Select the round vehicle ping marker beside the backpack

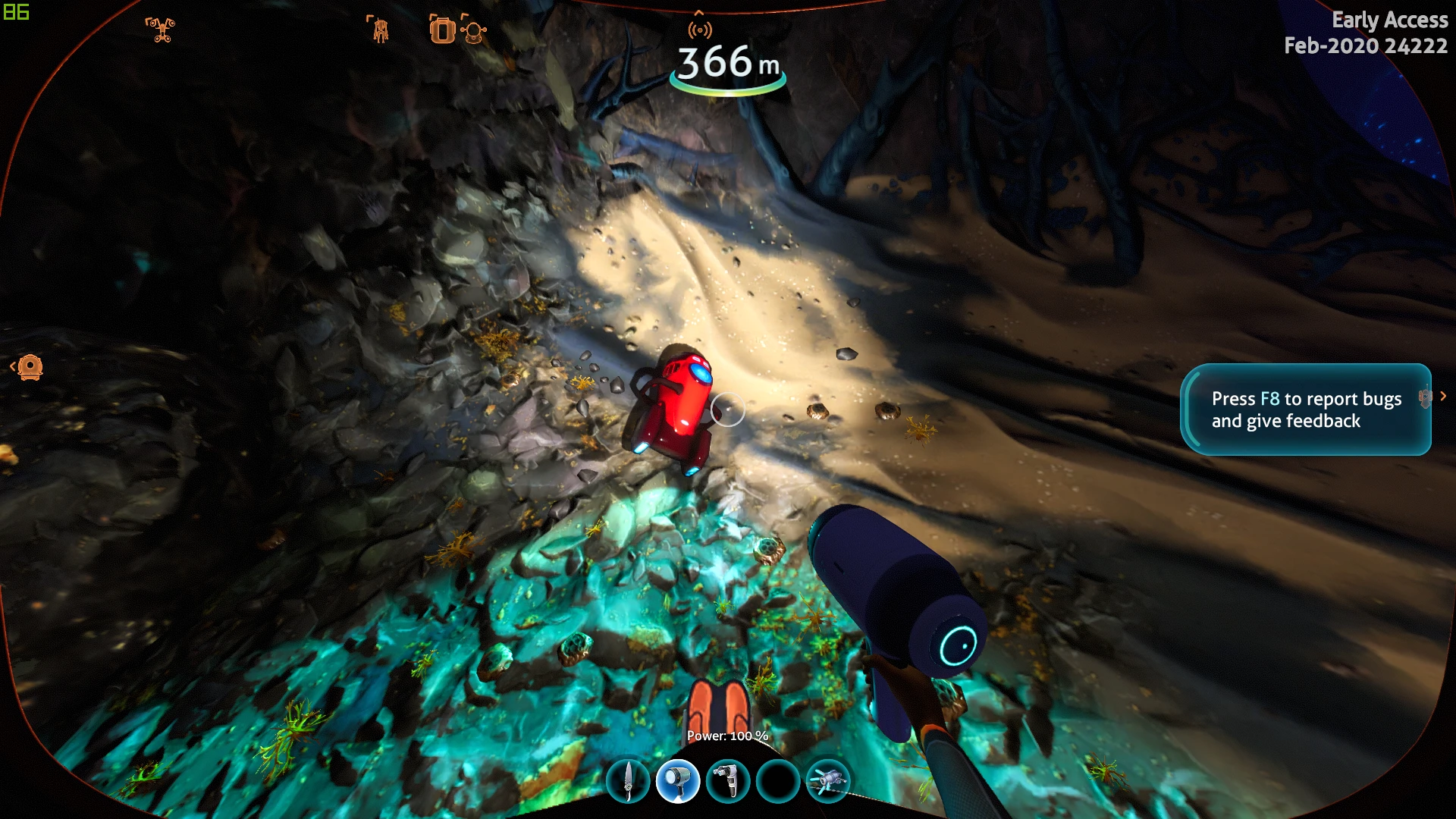[475, 32]
